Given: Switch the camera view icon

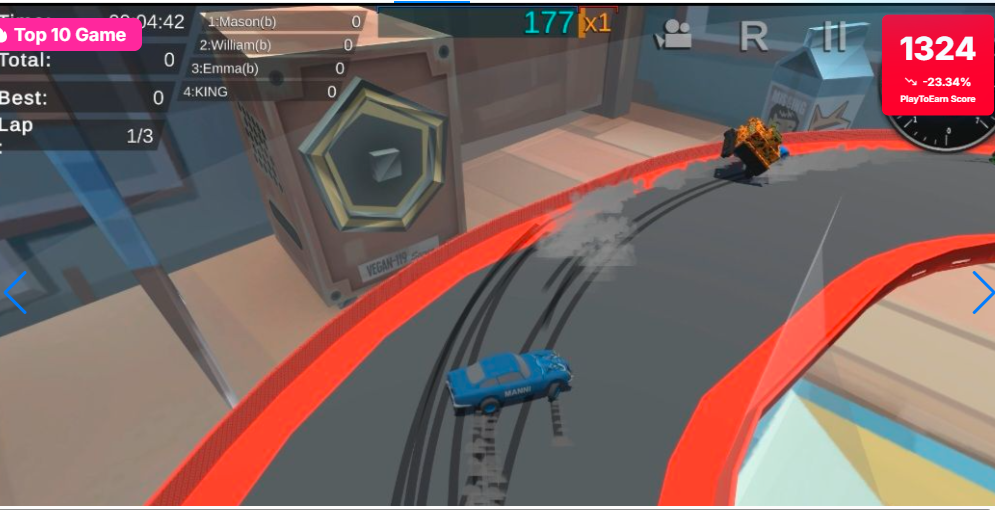Looking at the screenshot, I should tap(673, 37).
